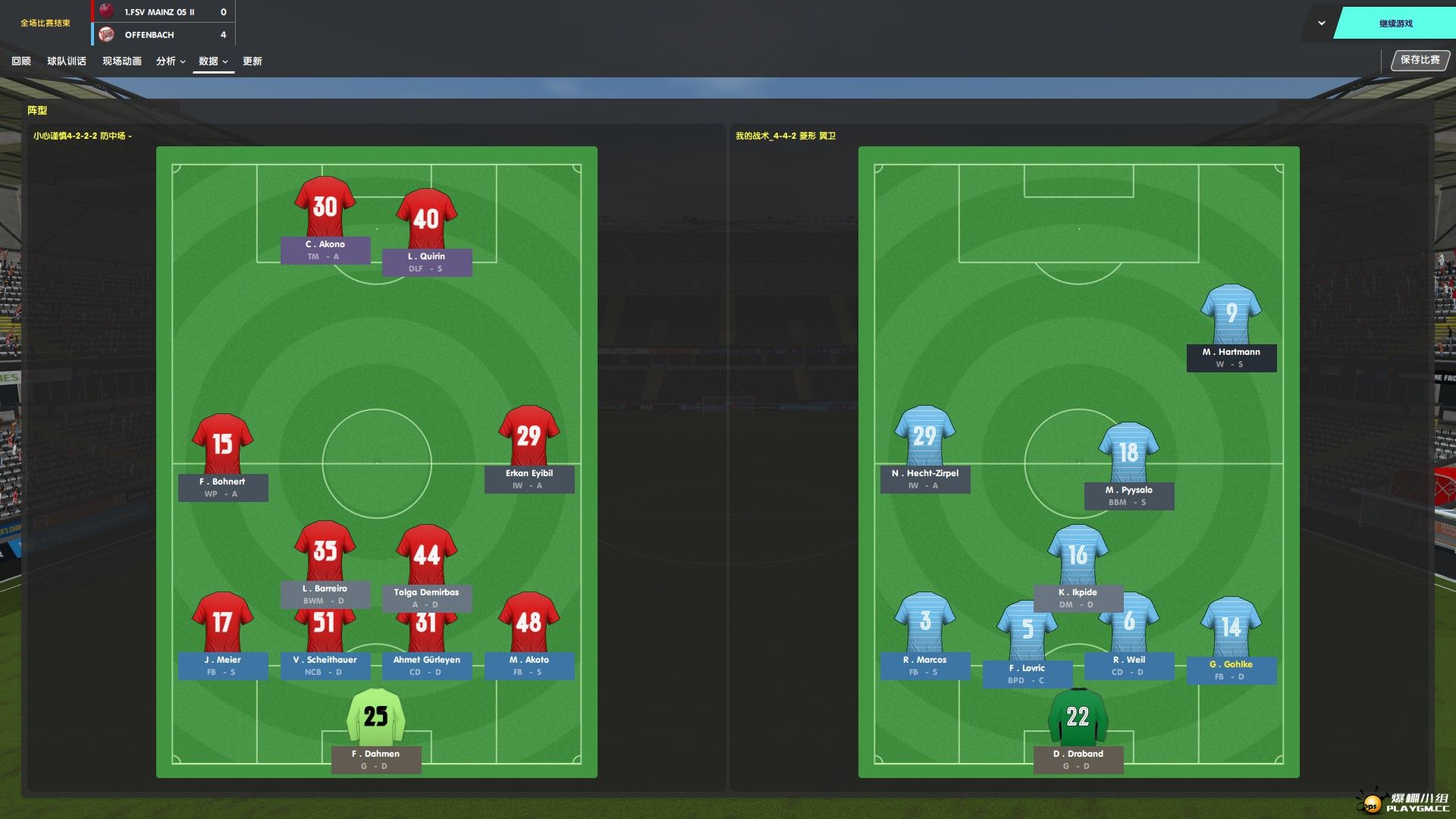Select goalkeeper D. Draband number 22
The width and height of the screenshot is (1456, 819).
coord(1078,716)
